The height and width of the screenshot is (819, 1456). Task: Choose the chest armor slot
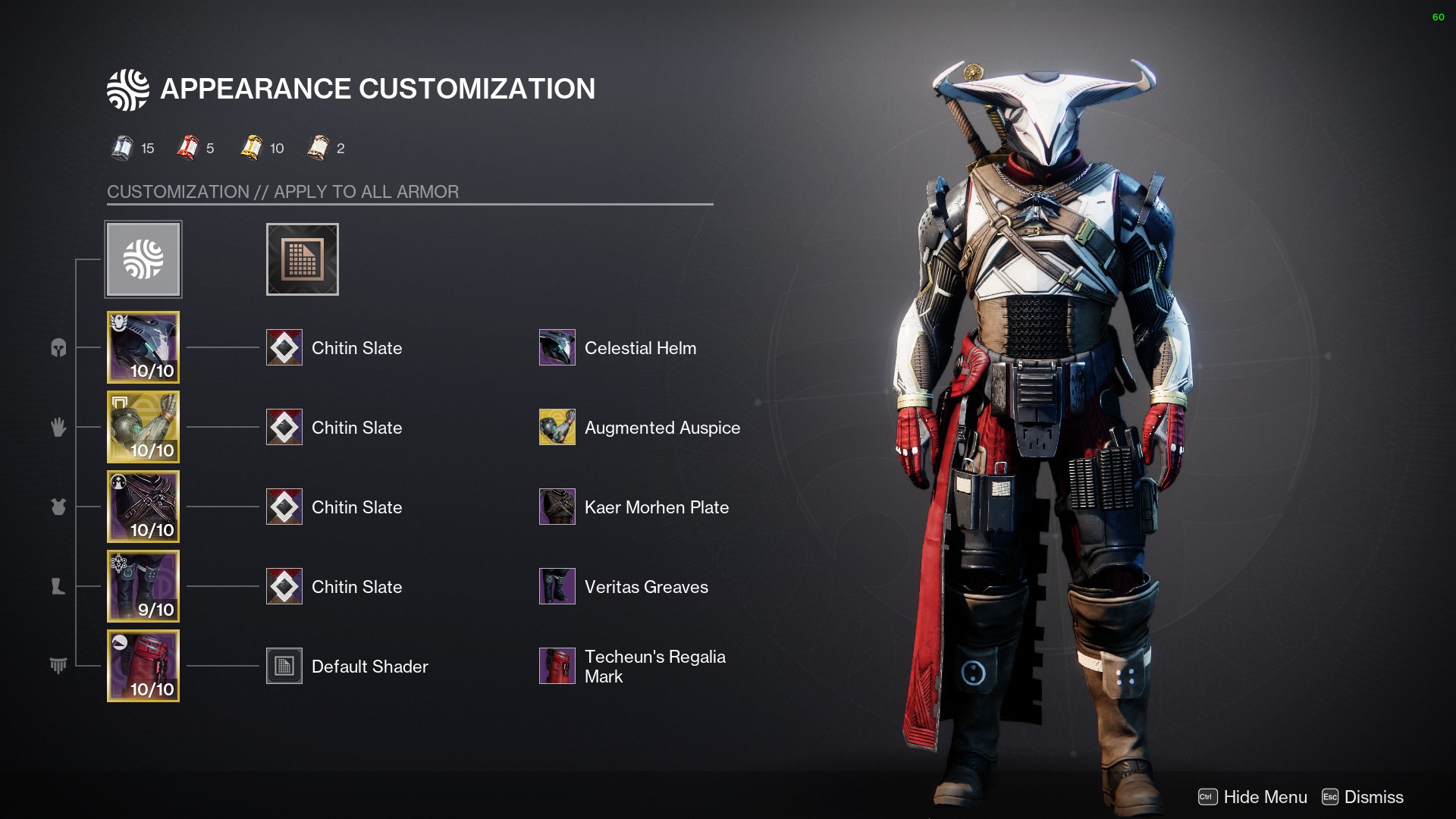click(143, 507)
